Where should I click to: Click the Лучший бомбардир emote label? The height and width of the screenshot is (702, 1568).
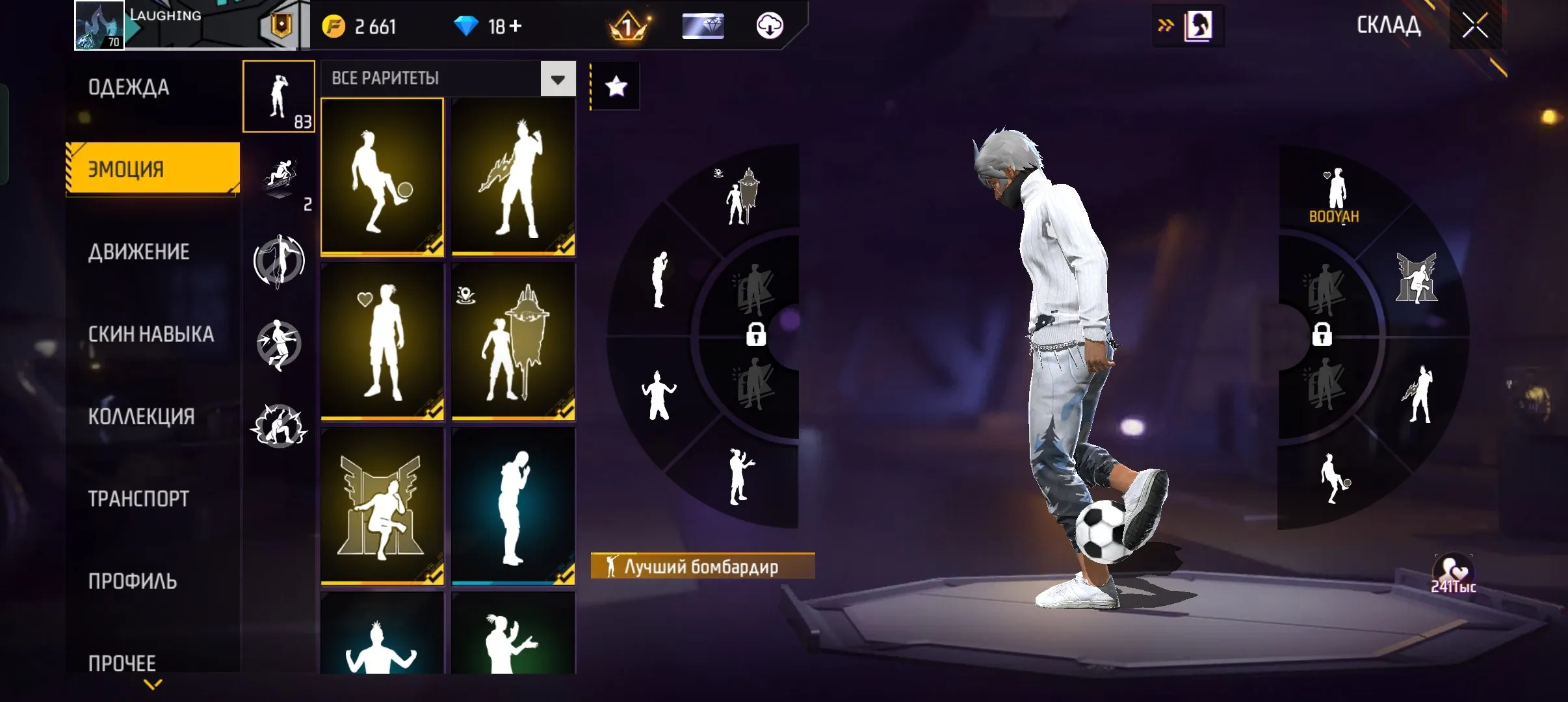[x=702, y=566]
